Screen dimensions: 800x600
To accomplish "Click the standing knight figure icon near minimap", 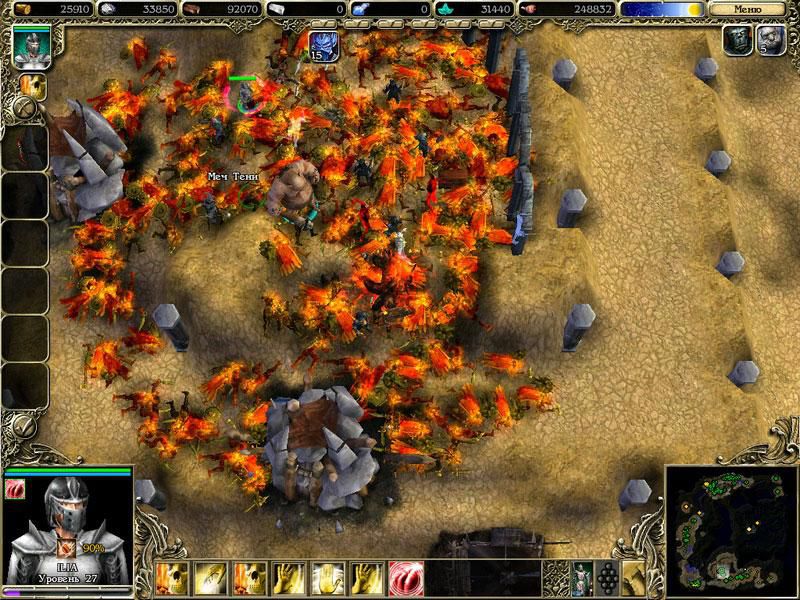I will pyautogui.click(x=581, y=576).
